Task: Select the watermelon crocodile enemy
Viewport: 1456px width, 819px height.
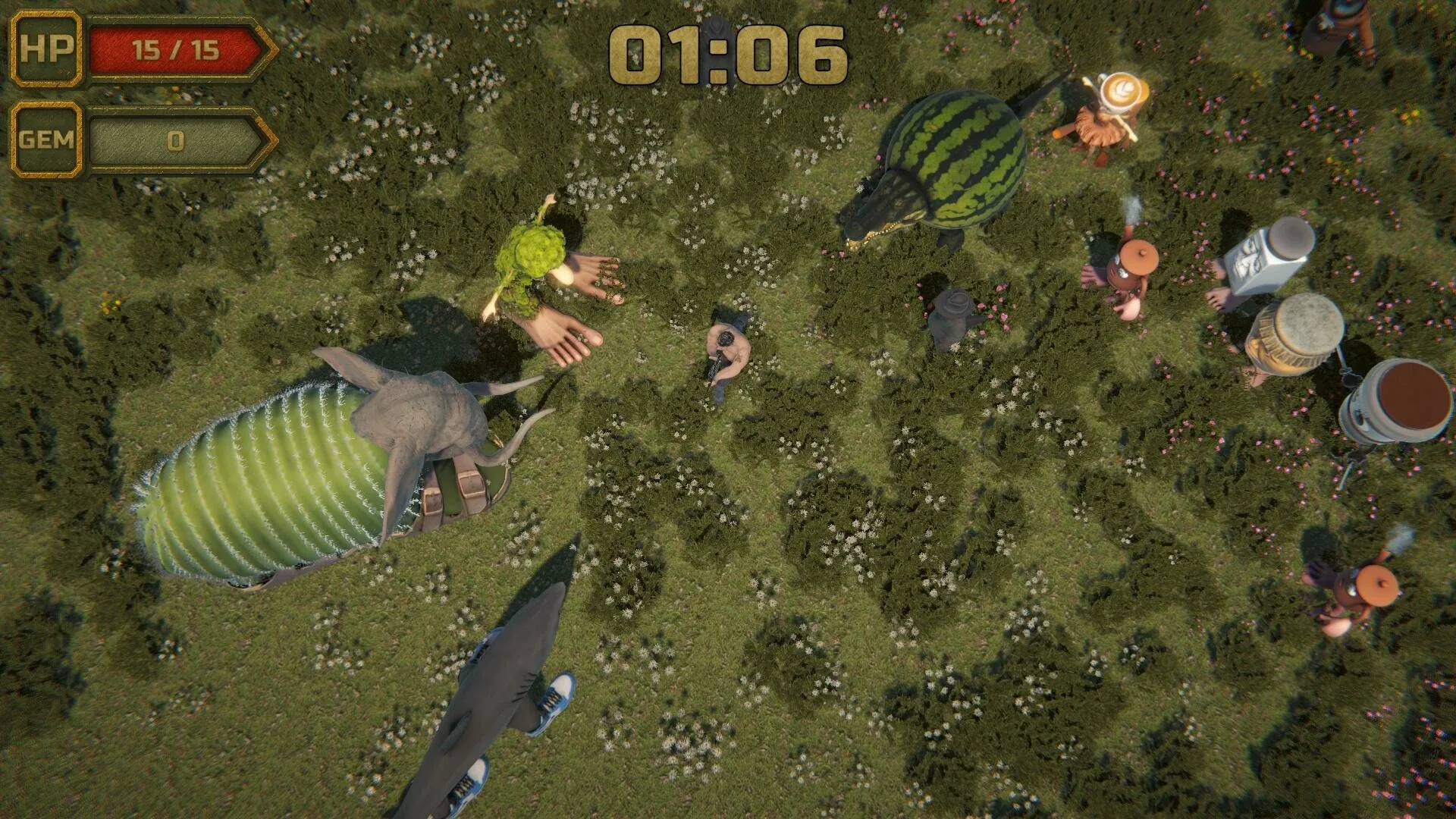Action: [948, 159]
